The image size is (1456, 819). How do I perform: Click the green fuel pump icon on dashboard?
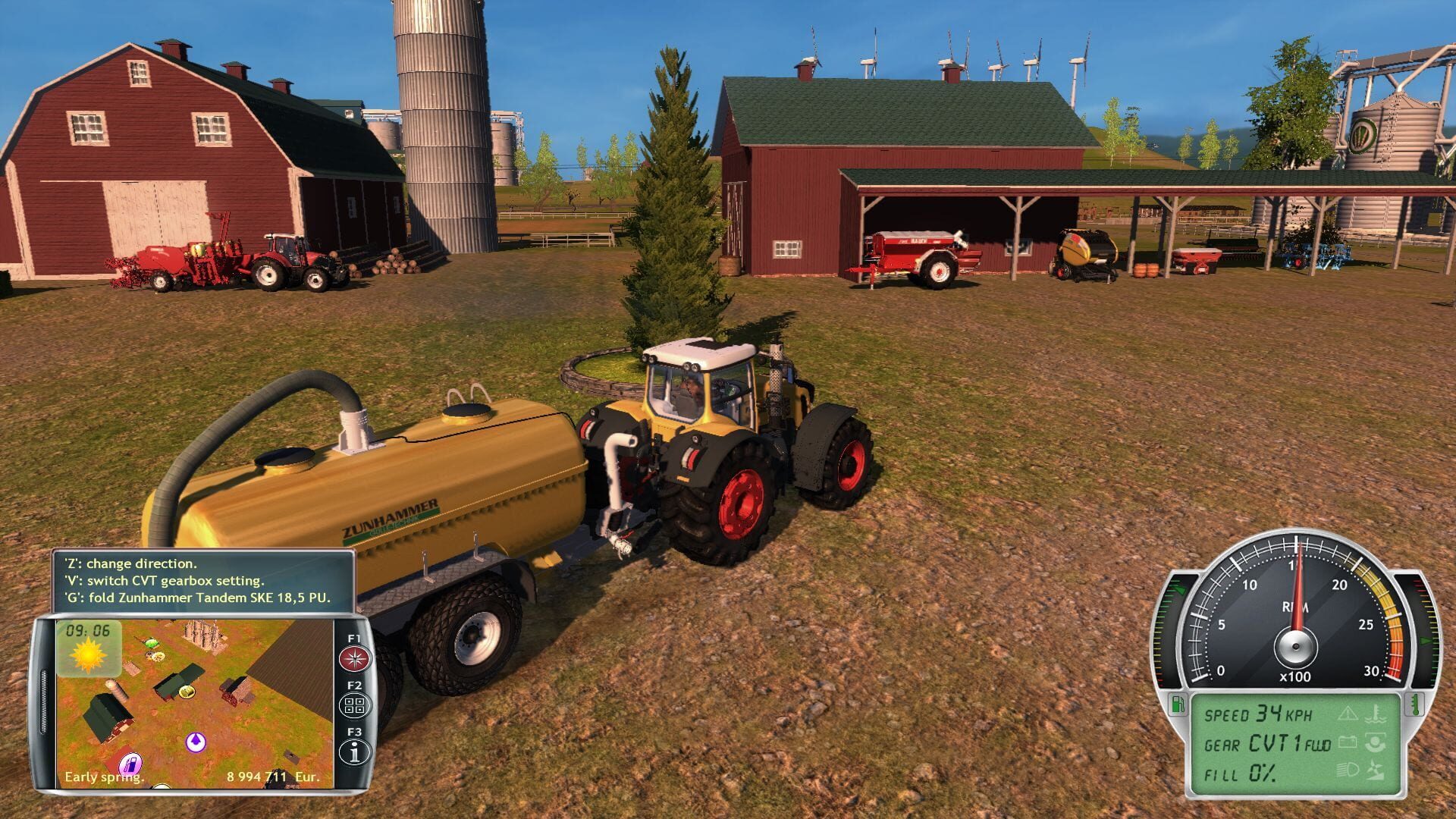[1177, 704]
